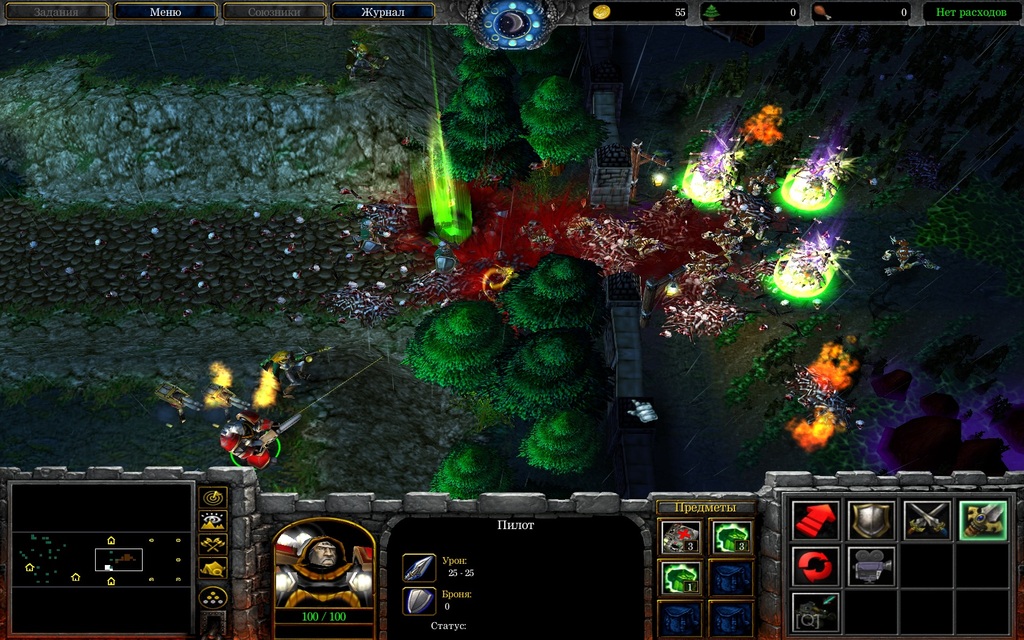Toggle ally color mode crossed-axes button
The width and height of the screenshot is (1024, 640).
coord(214,545)
